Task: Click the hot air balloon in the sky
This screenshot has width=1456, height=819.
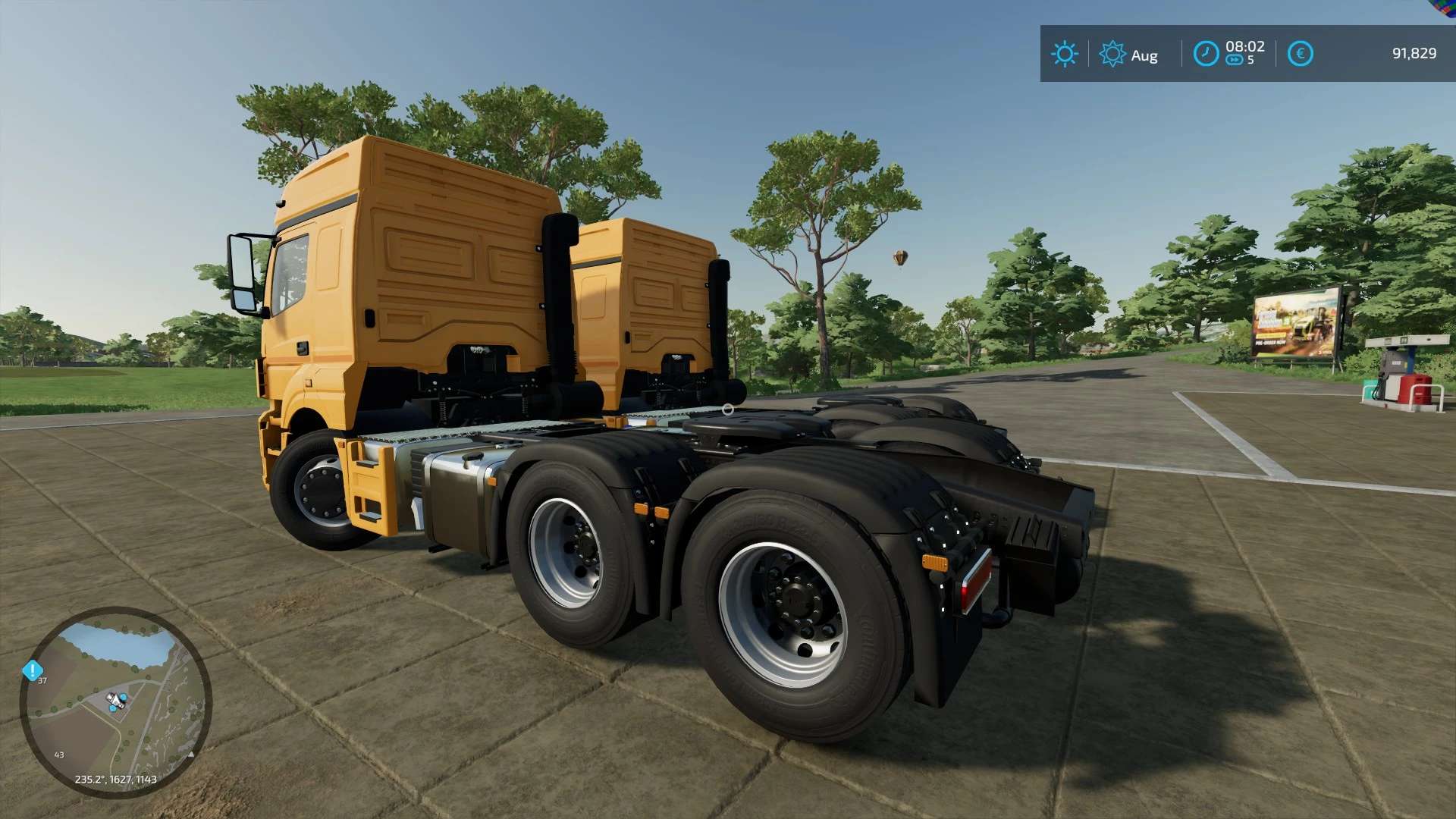Action: pyautogui.click(x=899, y=257)
